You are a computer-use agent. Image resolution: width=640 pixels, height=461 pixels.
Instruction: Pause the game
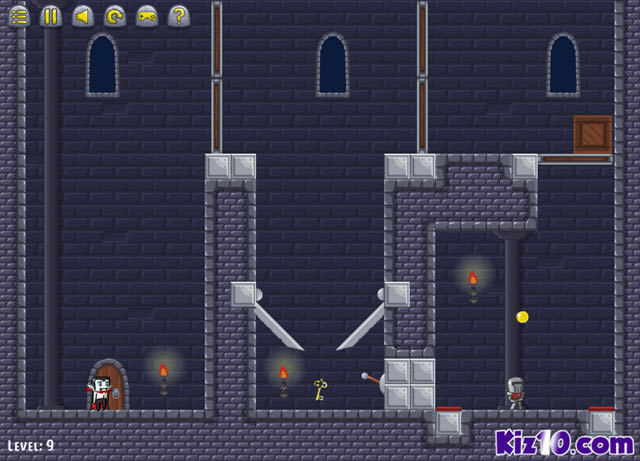[51, 15]
